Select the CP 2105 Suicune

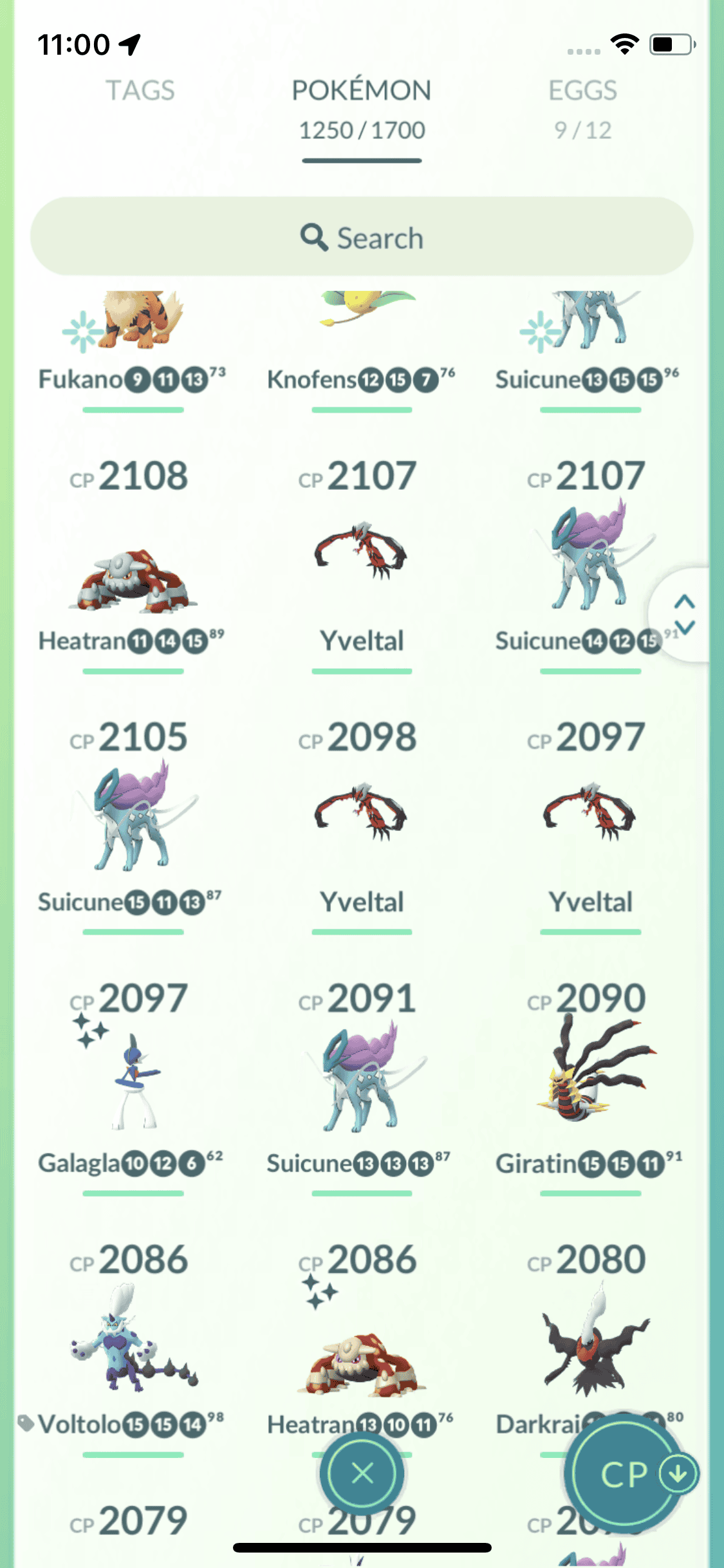coord(133,817)
